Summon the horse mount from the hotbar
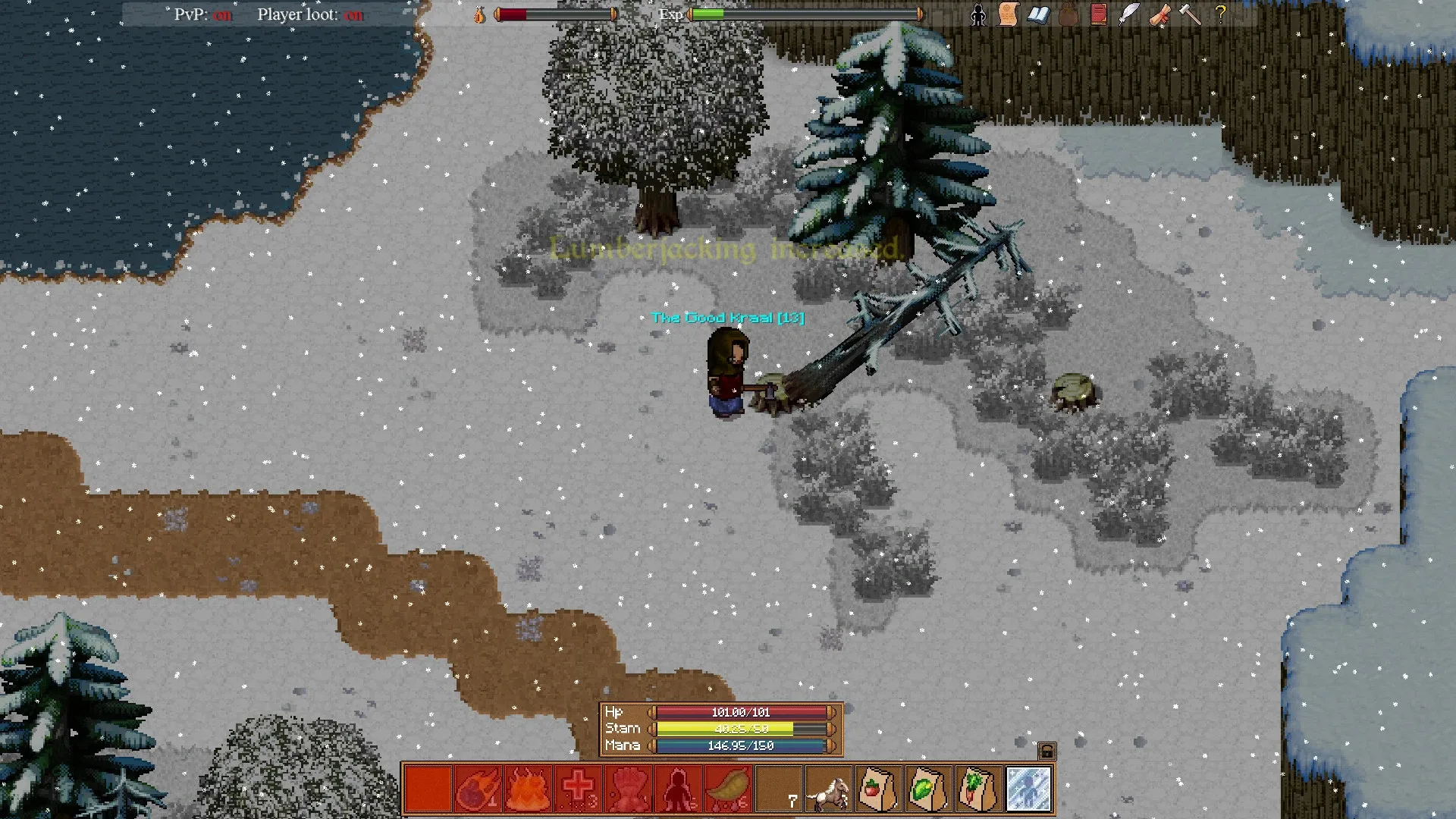This screenshot has width=1456, height=819. point(829,789)
